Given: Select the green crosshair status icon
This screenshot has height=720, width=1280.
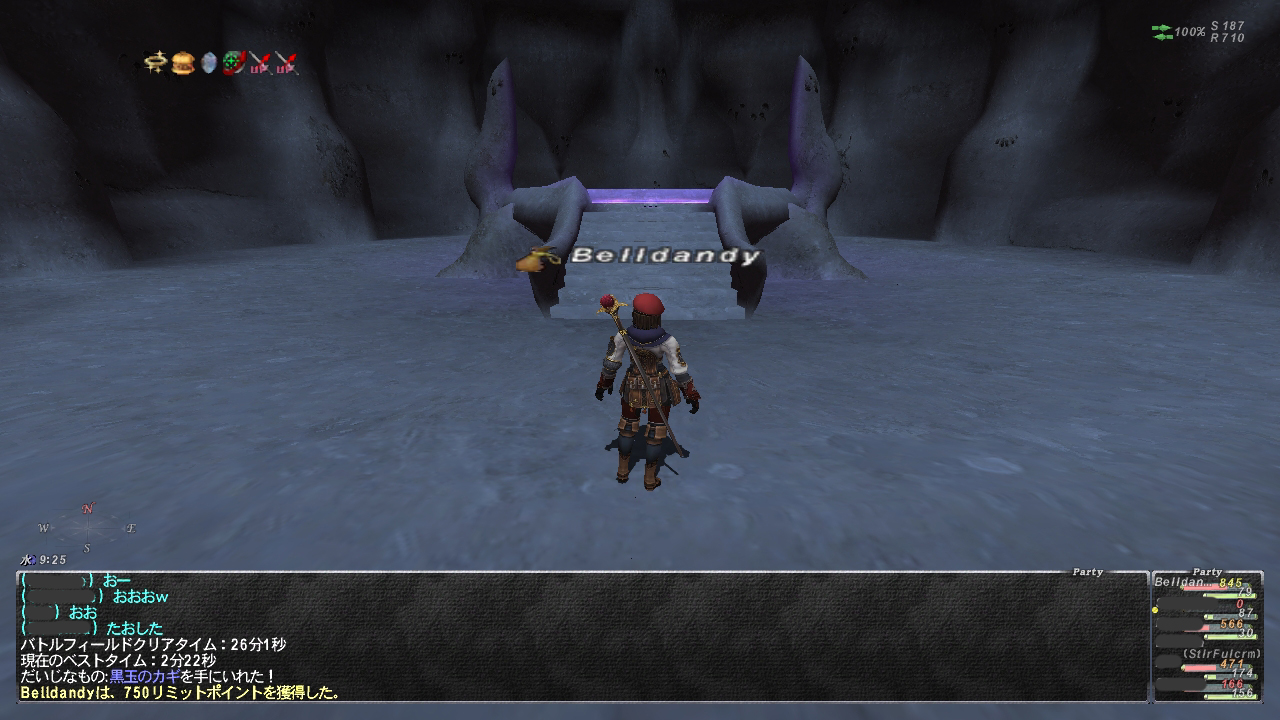Looking at the screenshot, I should coord(234,64).
